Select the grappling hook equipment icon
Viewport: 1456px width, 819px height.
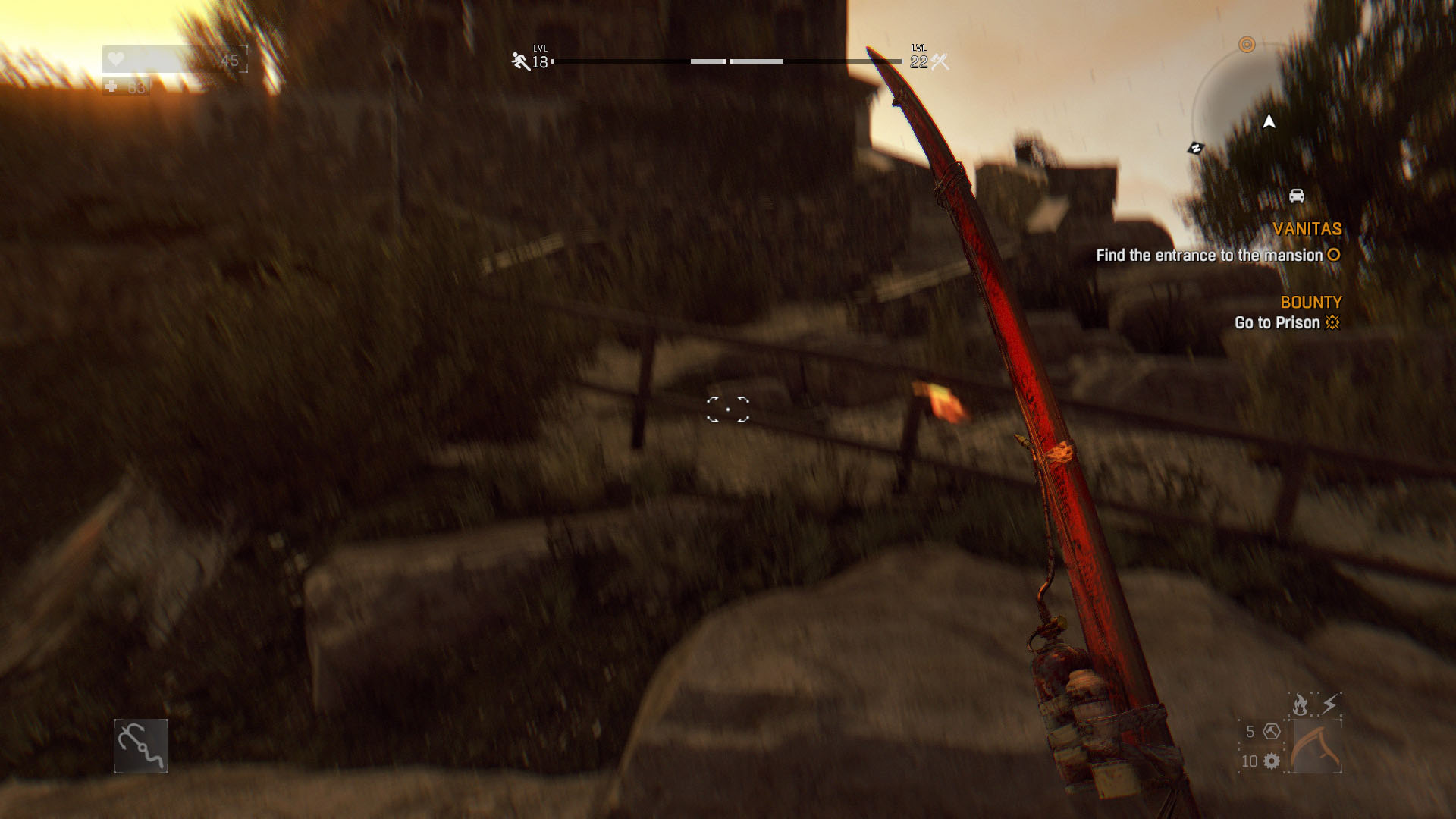click(141, 746)
